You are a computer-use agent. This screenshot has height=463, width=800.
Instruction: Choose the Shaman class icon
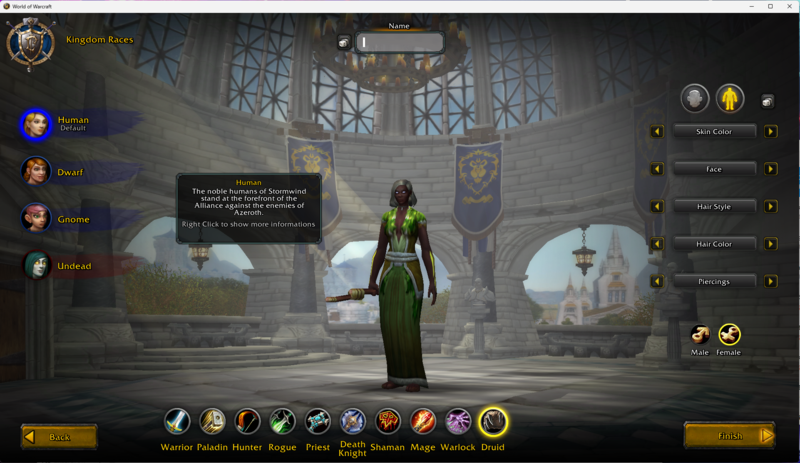[x=387, y=421]
